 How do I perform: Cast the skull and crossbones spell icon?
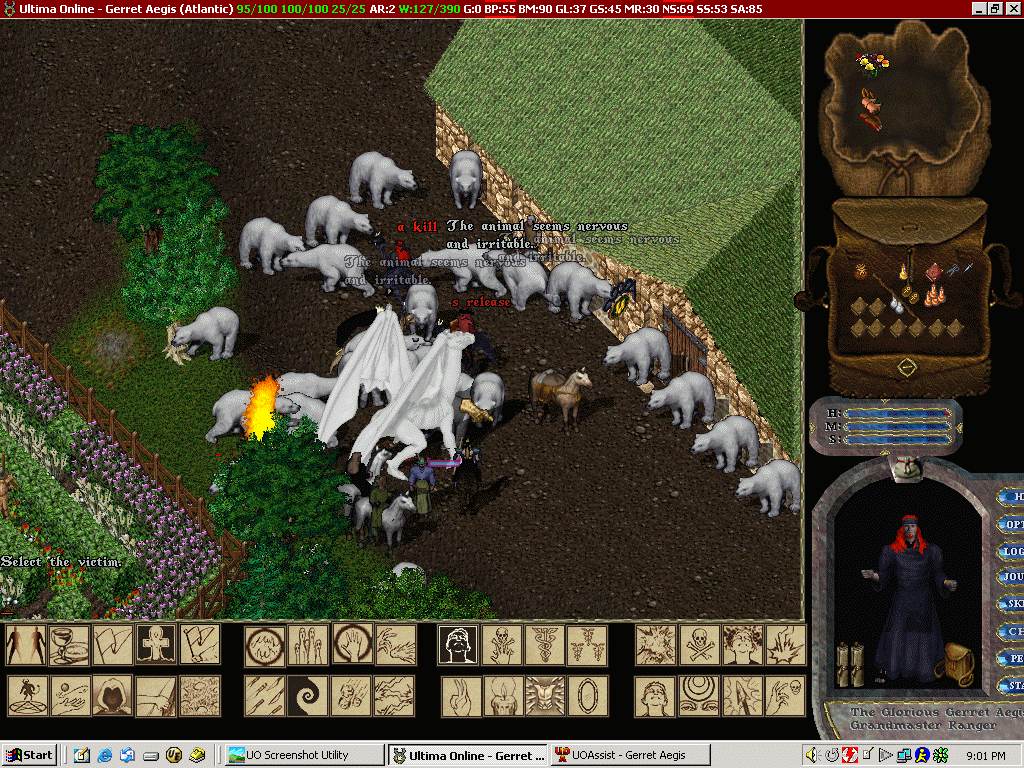coord(700,645)
